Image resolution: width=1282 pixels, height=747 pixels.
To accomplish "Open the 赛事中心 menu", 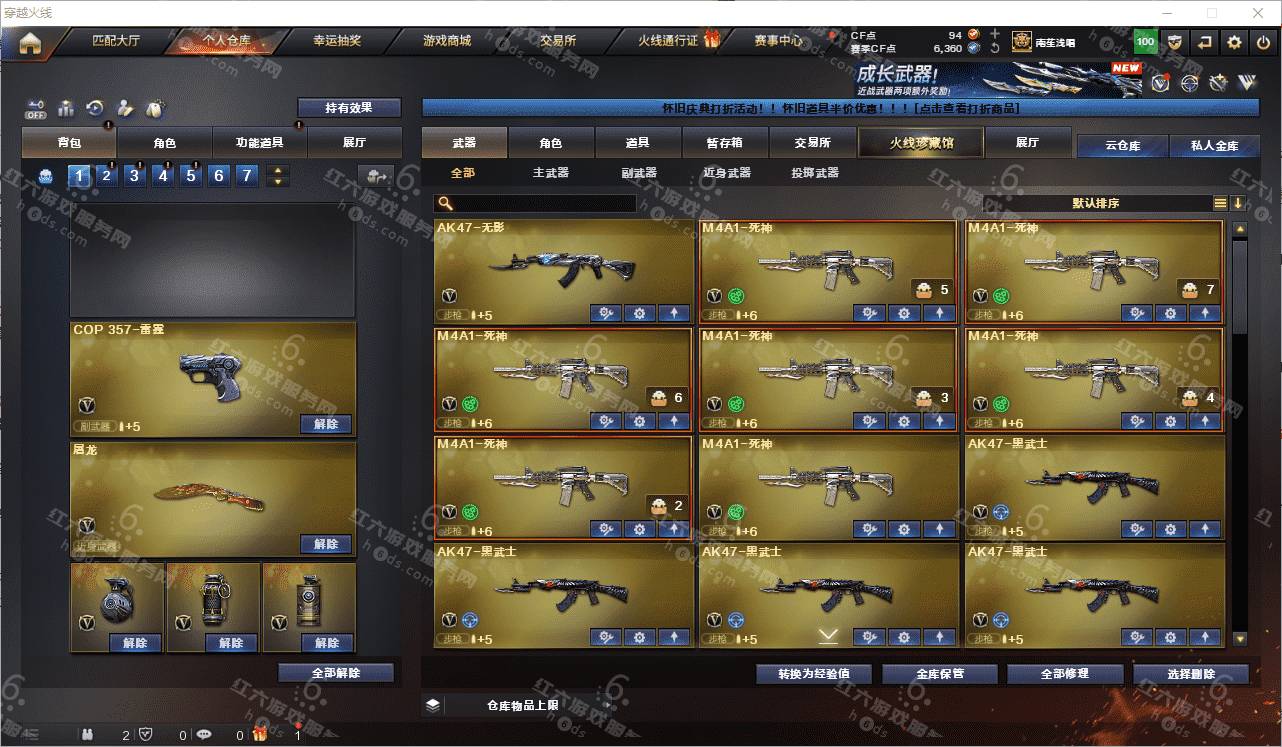I will coord(778,41).
